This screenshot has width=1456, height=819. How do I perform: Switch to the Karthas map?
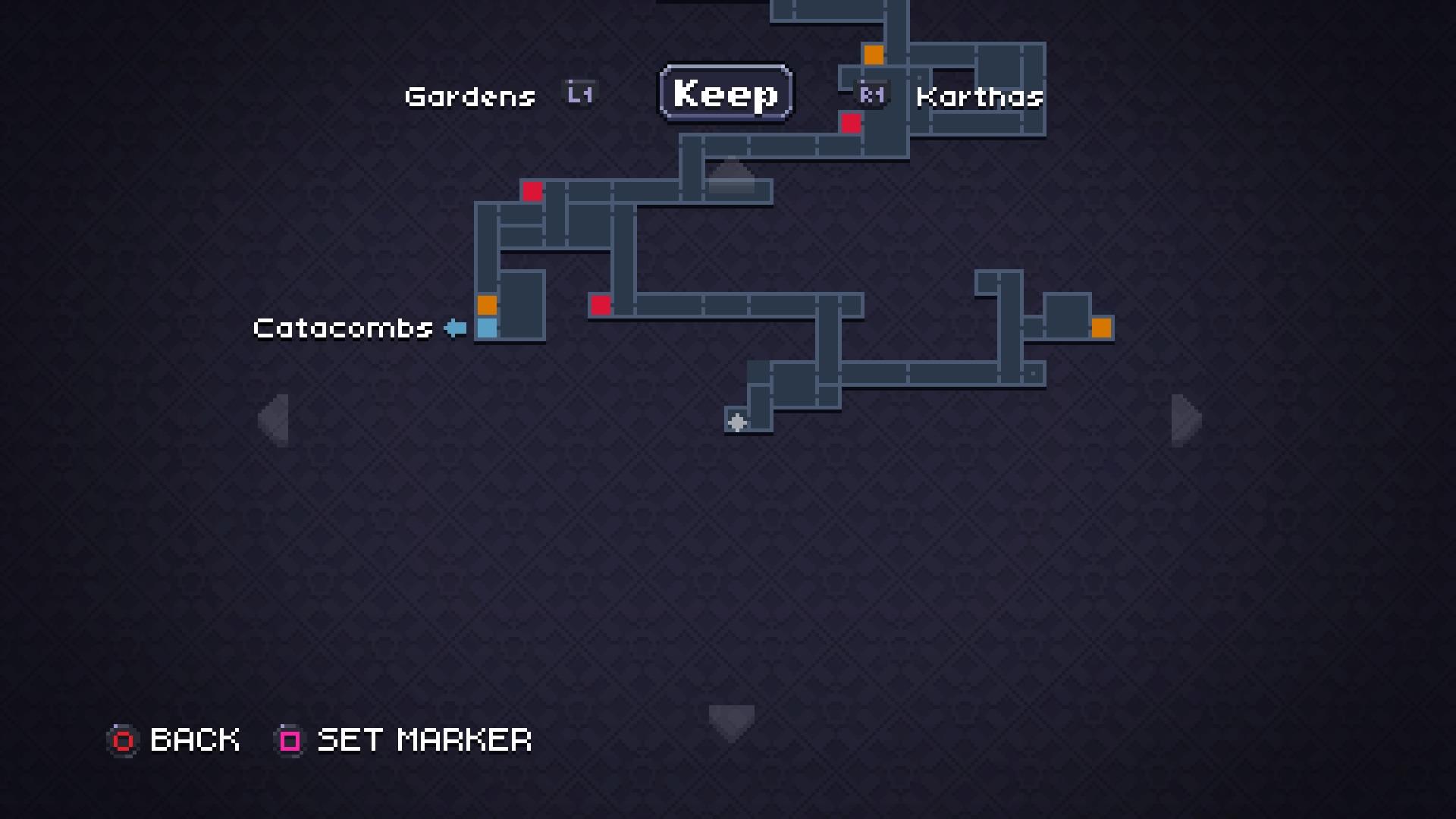979,96
